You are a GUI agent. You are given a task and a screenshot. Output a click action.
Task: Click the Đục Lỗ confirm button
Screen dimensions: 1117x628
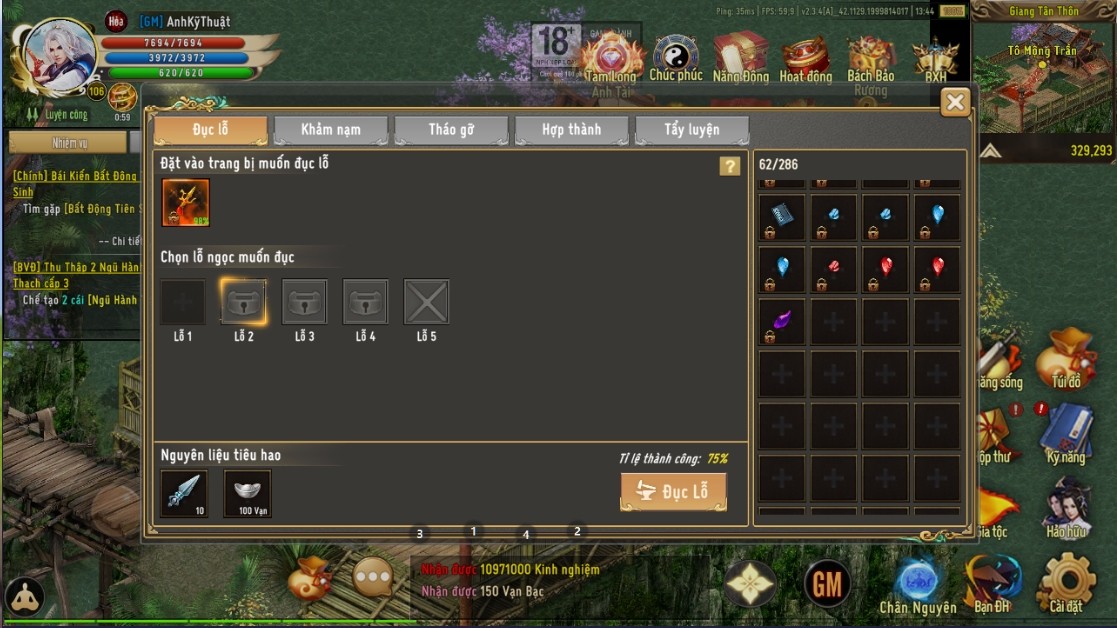pos(673,491)
